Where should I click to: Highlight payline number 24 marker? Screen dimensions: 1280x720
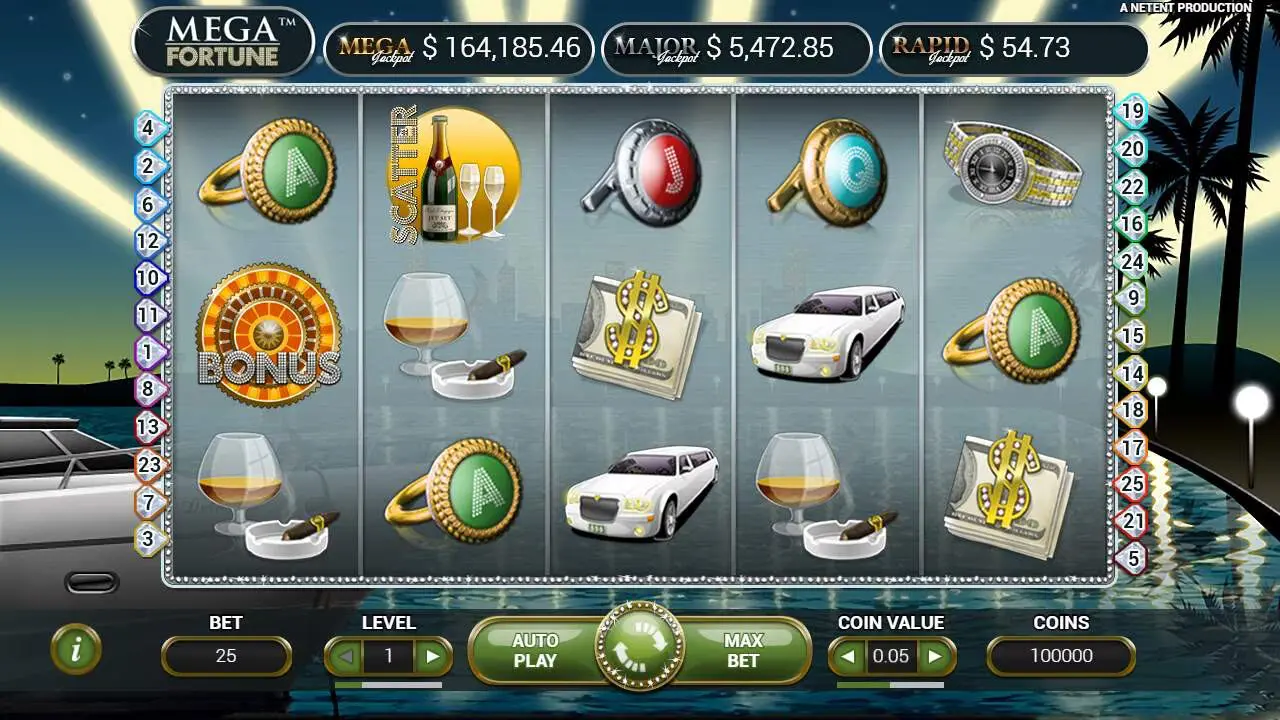(1132, 262)
